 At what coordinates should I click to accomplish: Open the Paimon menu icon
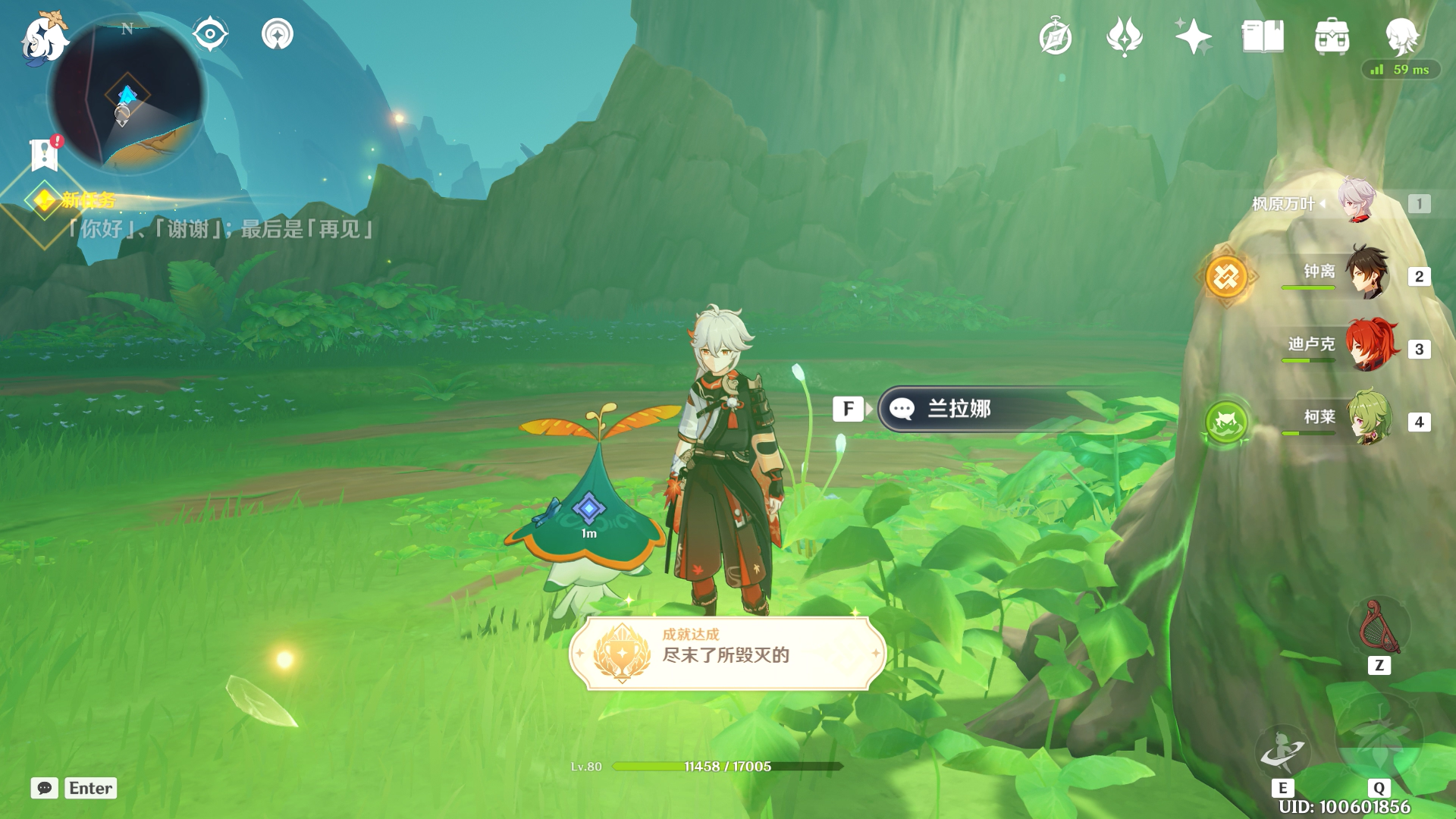tap(44, 38)
